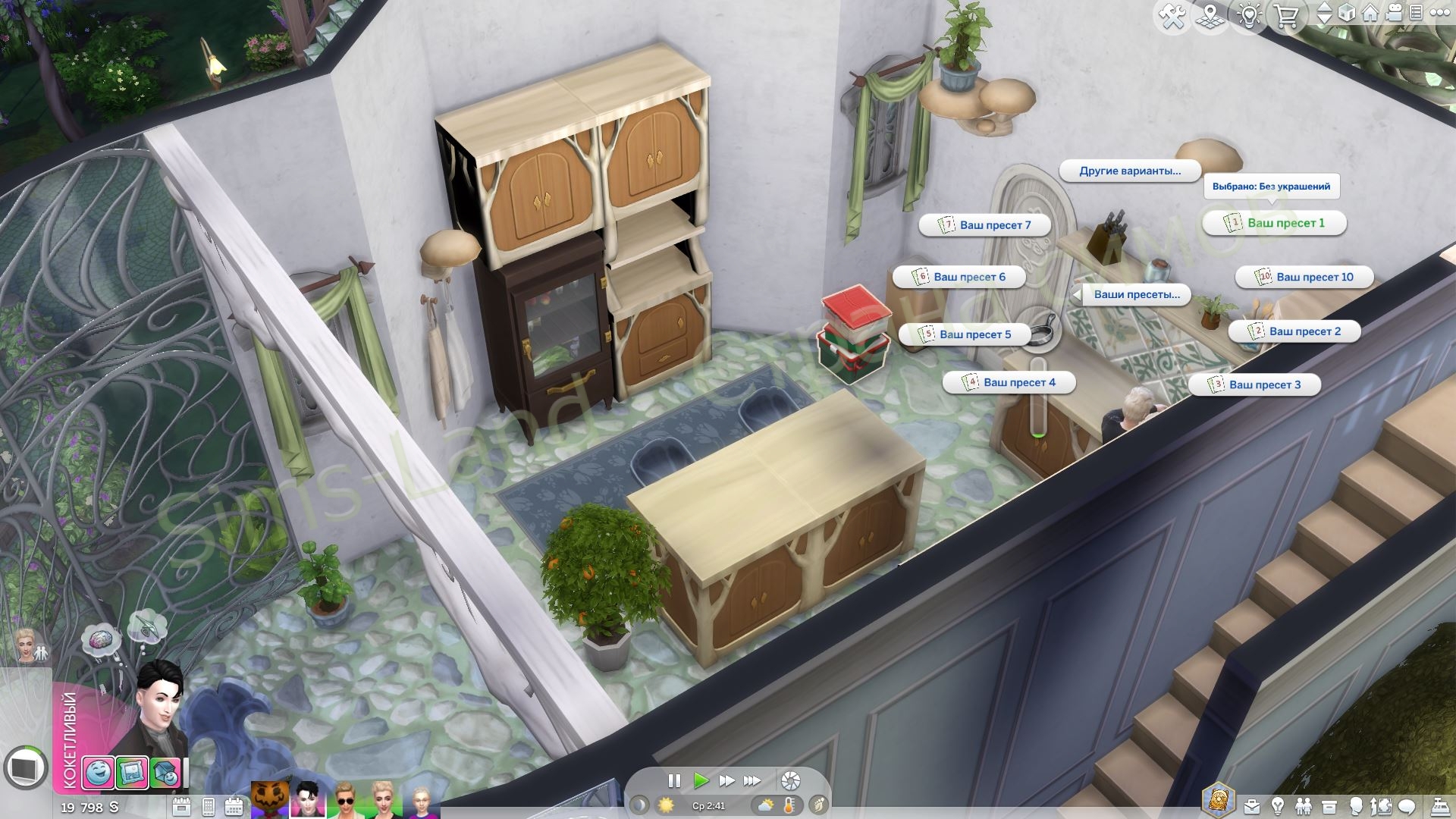Select "Ваш пресет 3" option

click(x=1255, y=384)
